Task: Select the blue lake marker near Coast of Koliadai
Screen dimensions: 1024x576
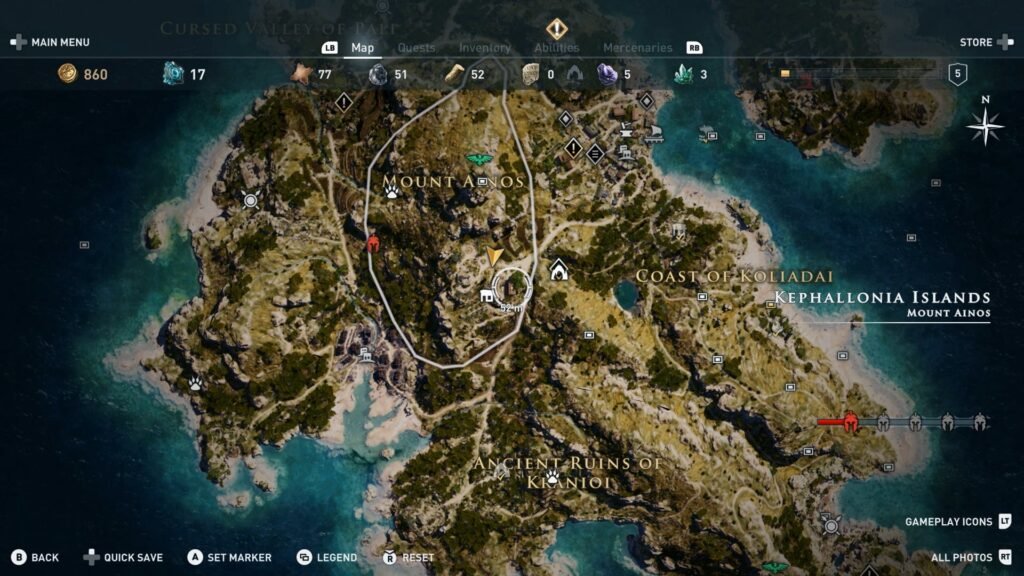Action: pyautogui.click(x=627, y=294)
